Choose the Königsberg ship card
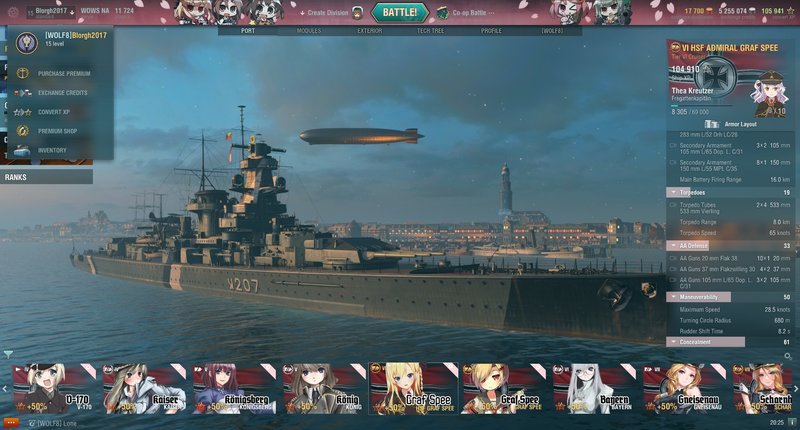Screen dimensions: 800x430 pos(234,388)
